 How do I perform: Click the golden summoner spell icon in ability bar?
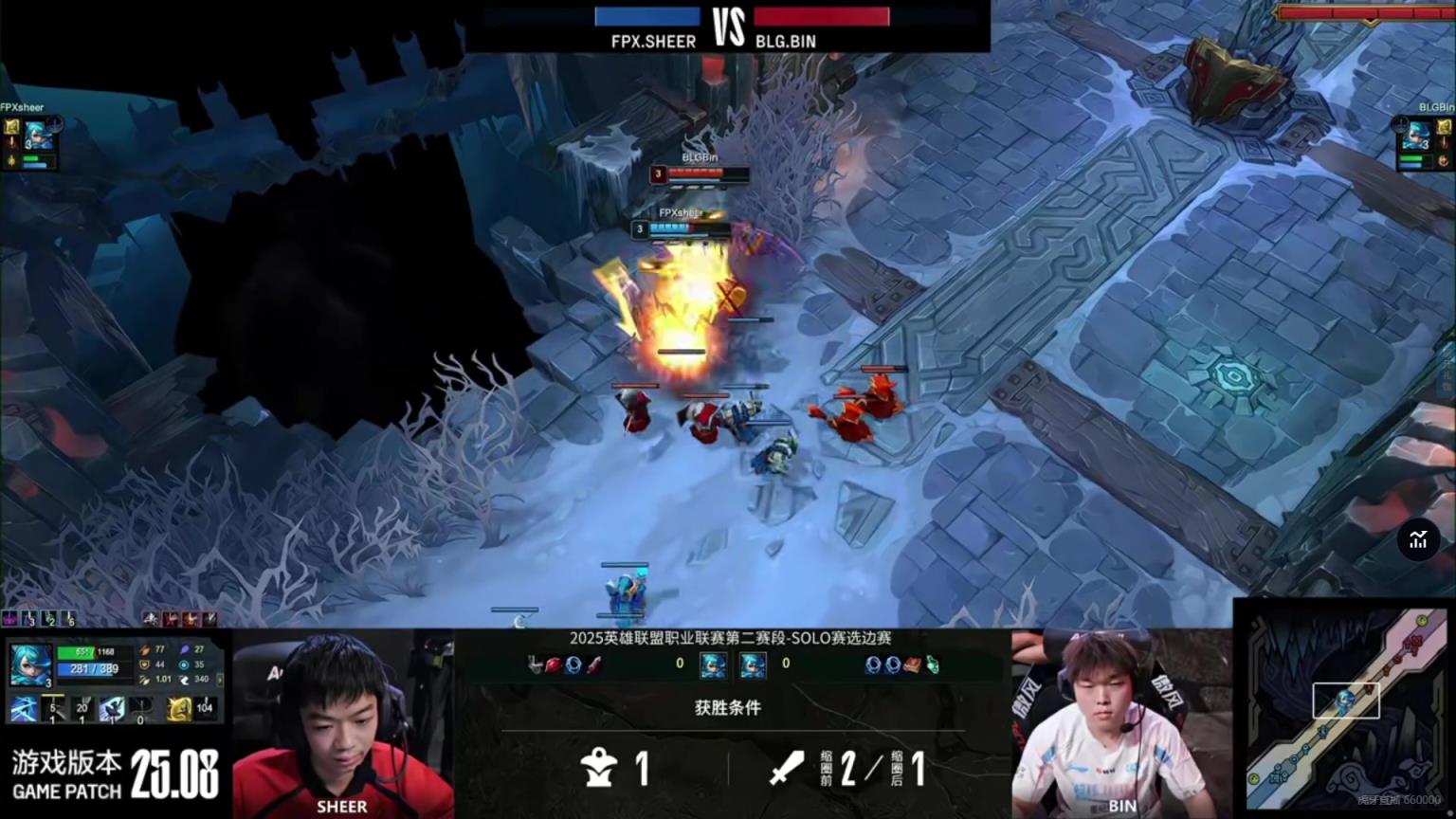179,708
